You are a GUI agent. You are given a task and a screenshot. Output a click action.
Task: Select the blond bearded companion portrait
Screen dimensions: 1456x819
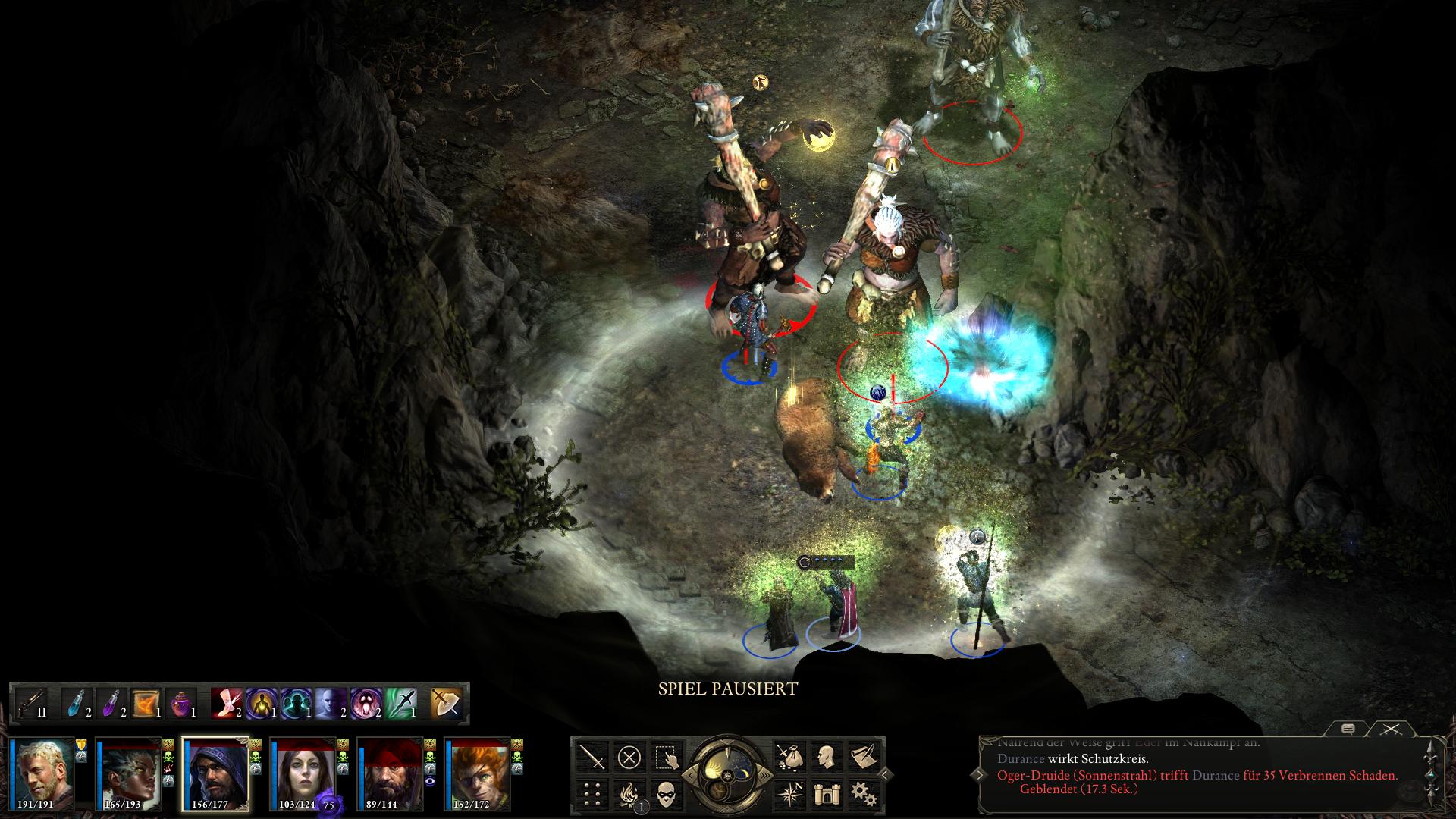(42, 773)
